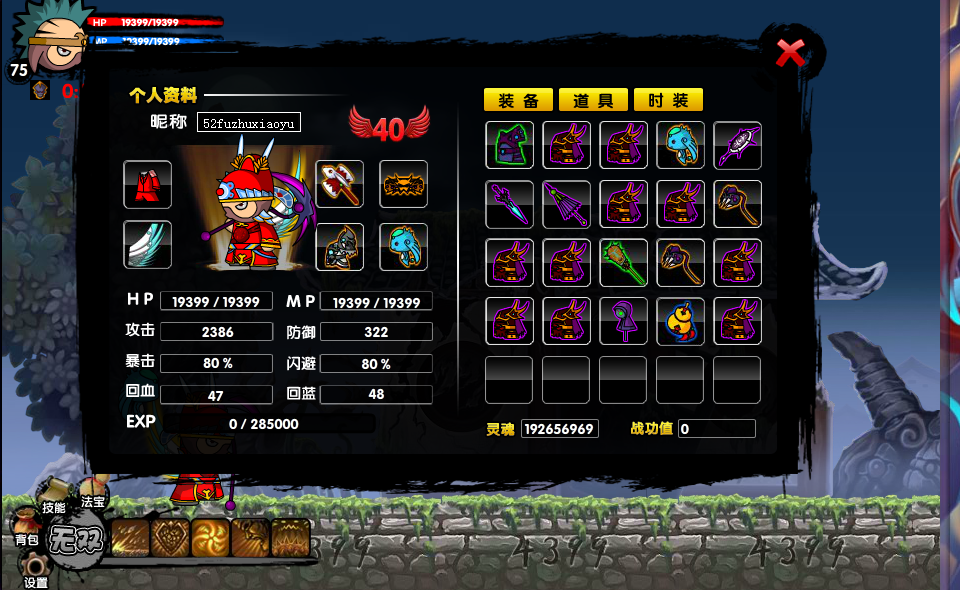The image size is (960, 590).
Task: Select the purple umbrella inventory item
Action: 566,204
